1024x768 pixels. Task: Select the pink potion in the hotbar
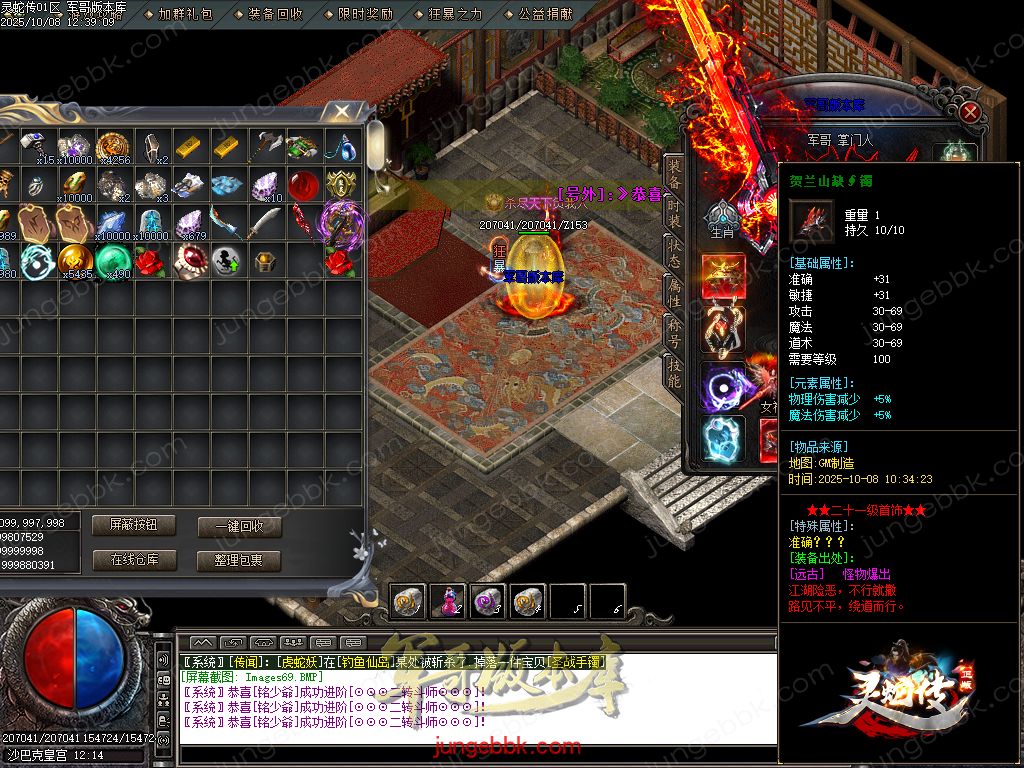(x=447, y=600)
